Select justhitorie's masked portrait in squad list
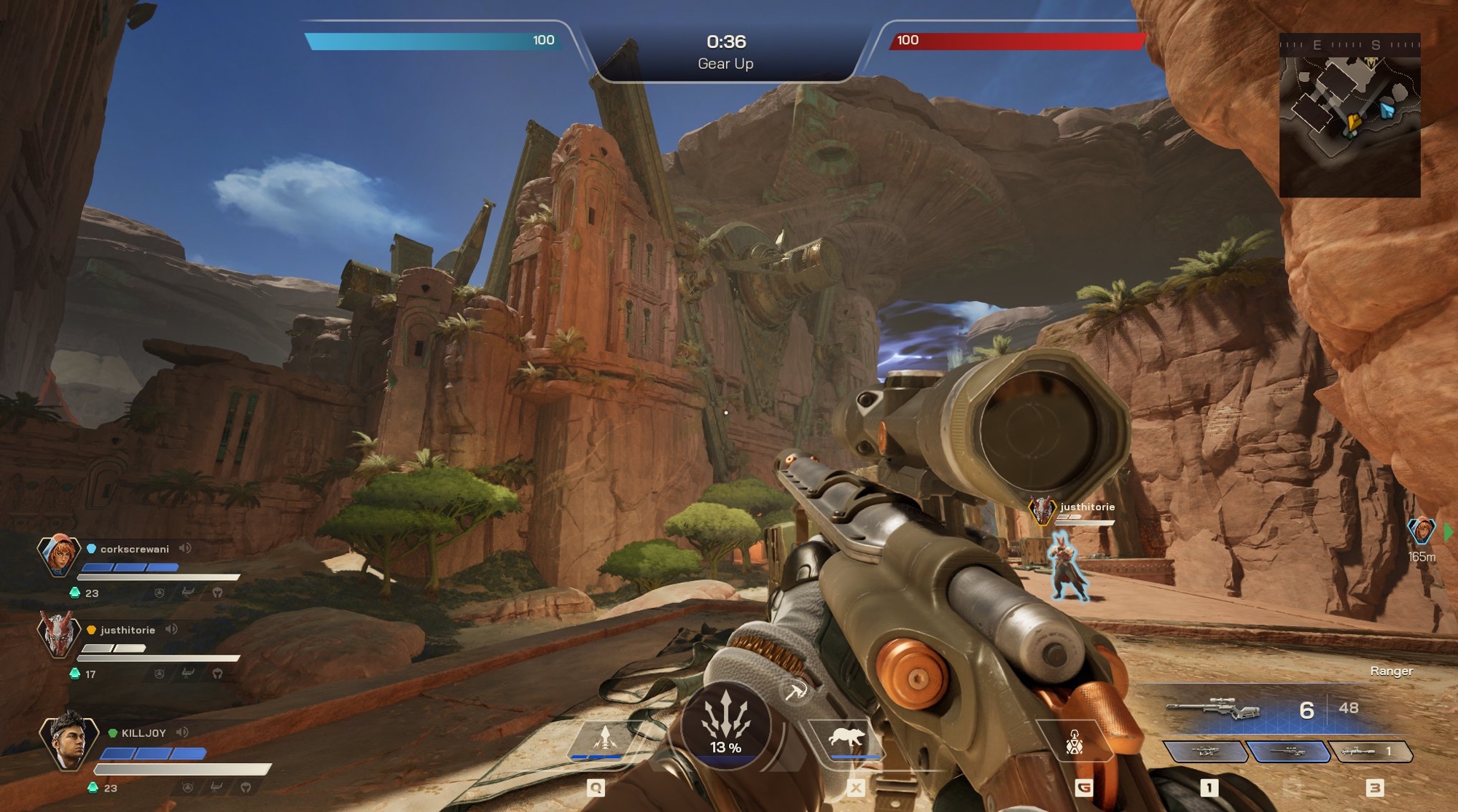The width and height of the screenshot is (1458, 812). (58, 634)
